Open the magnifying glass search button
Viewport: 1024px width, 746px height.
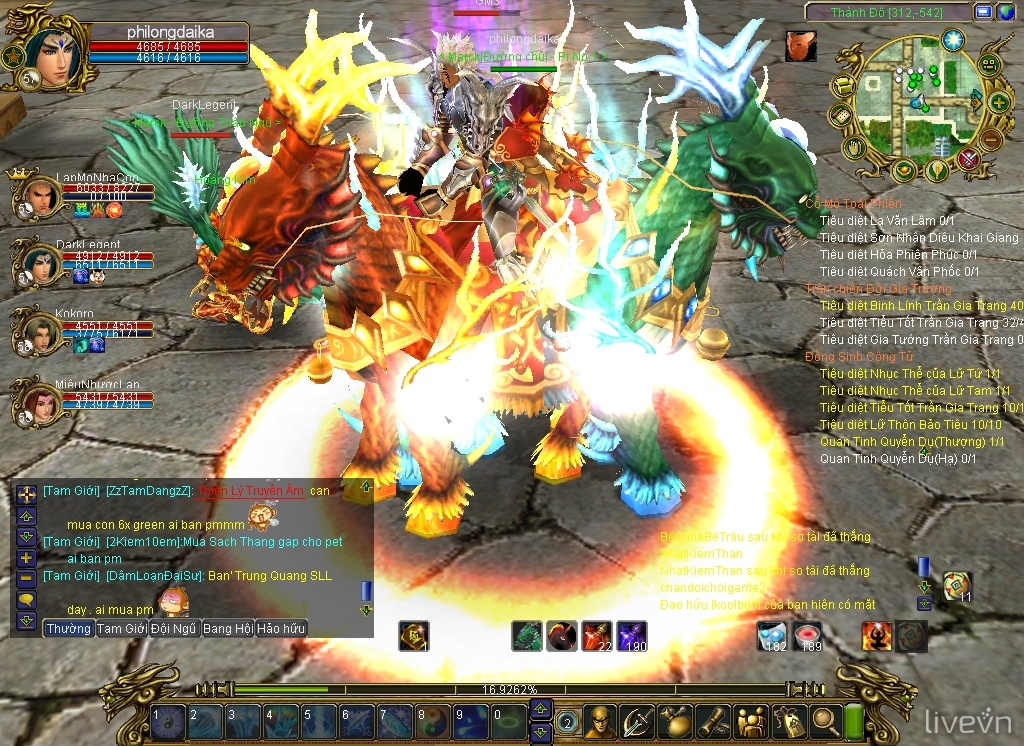point(825,719)
